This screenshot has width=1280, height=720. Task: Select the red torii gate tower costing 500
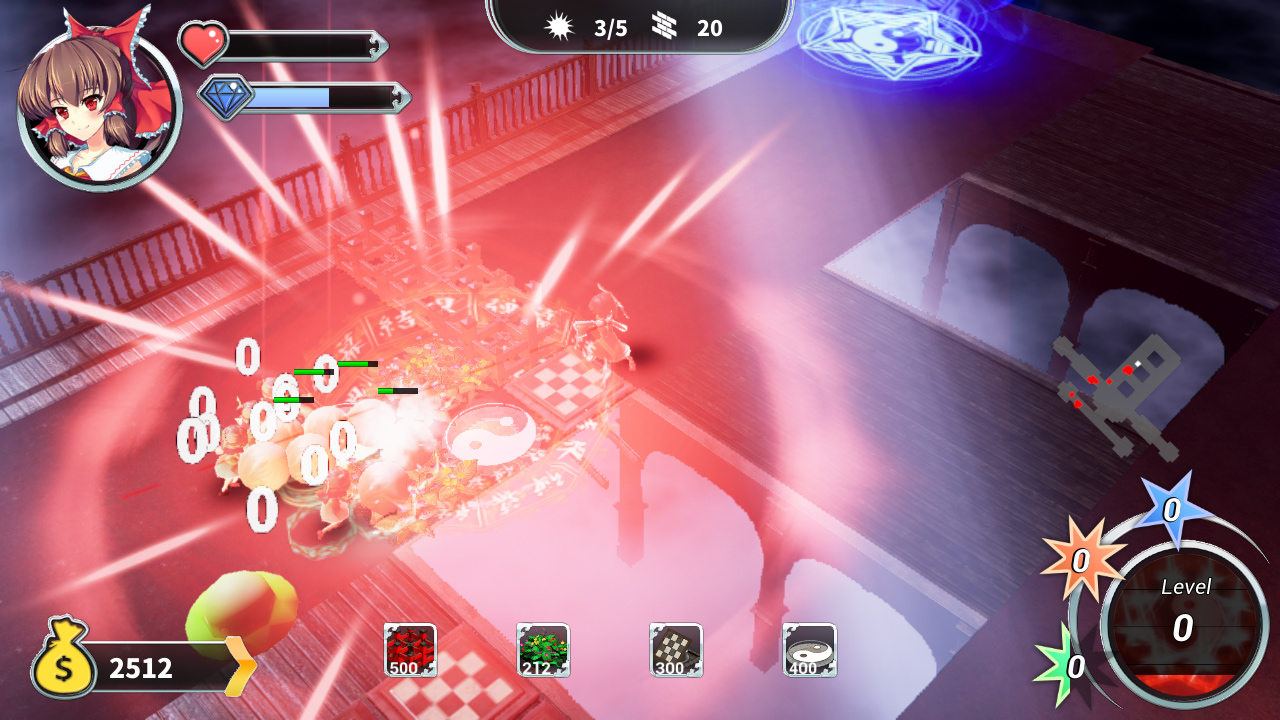pos(409,650)
